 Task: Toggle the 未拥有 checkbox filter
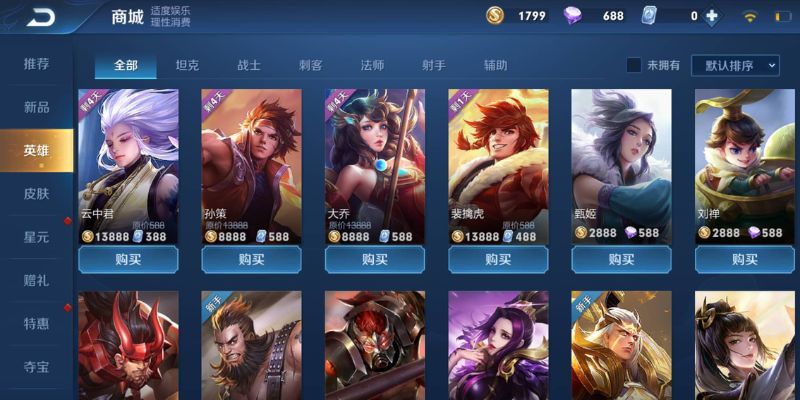point(634,65)
